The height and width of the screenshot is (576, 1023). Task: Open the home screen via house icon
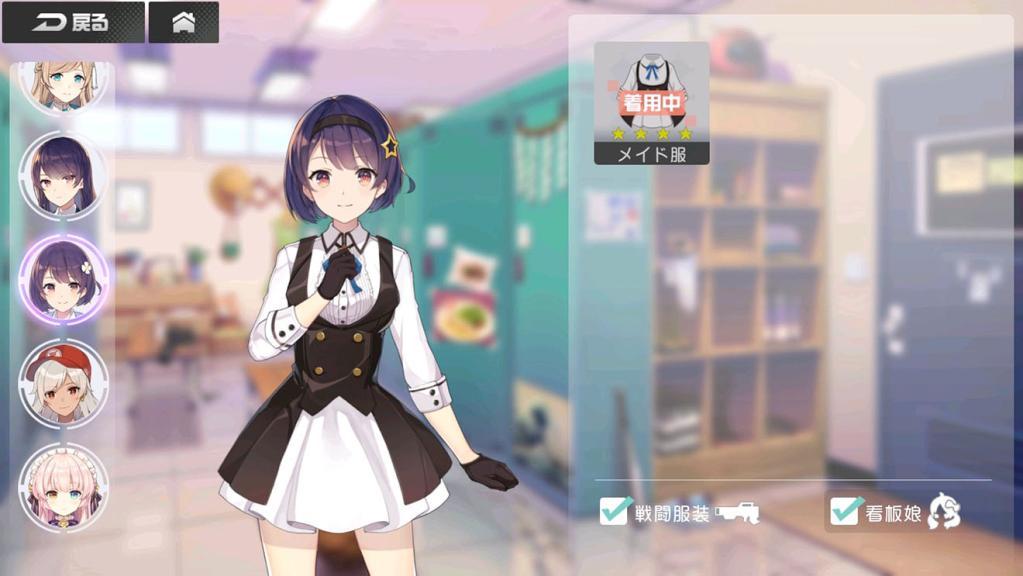(183, 22)
